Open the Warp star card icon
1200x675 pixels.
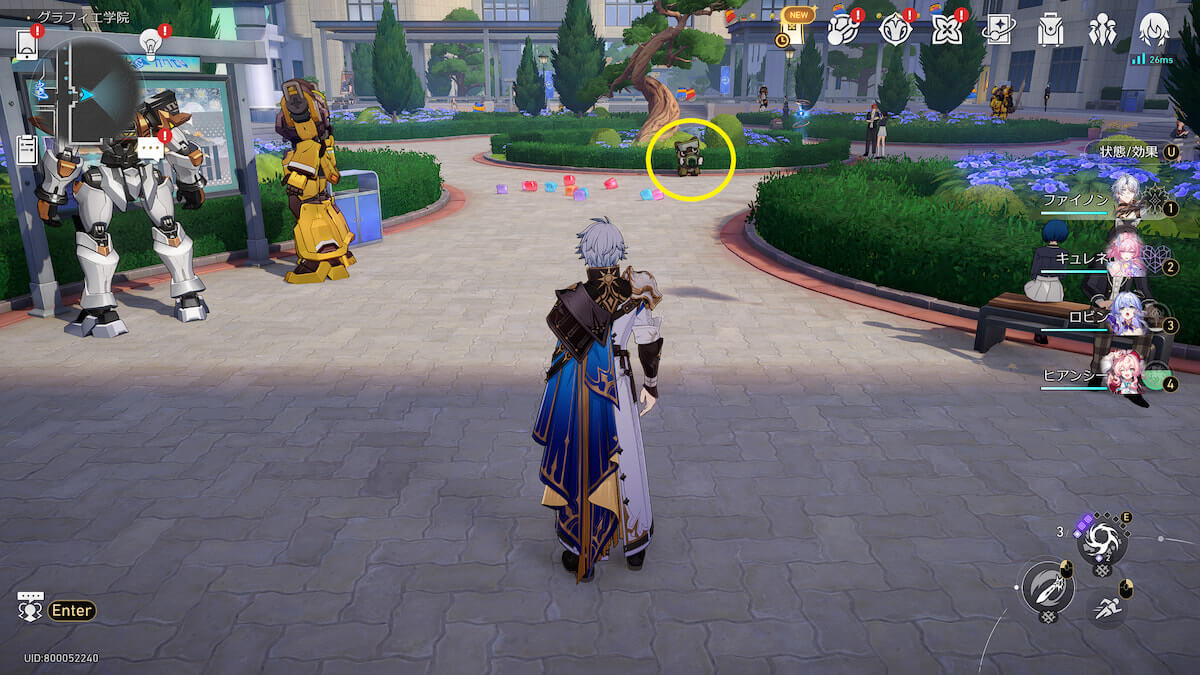coord(998,30)
